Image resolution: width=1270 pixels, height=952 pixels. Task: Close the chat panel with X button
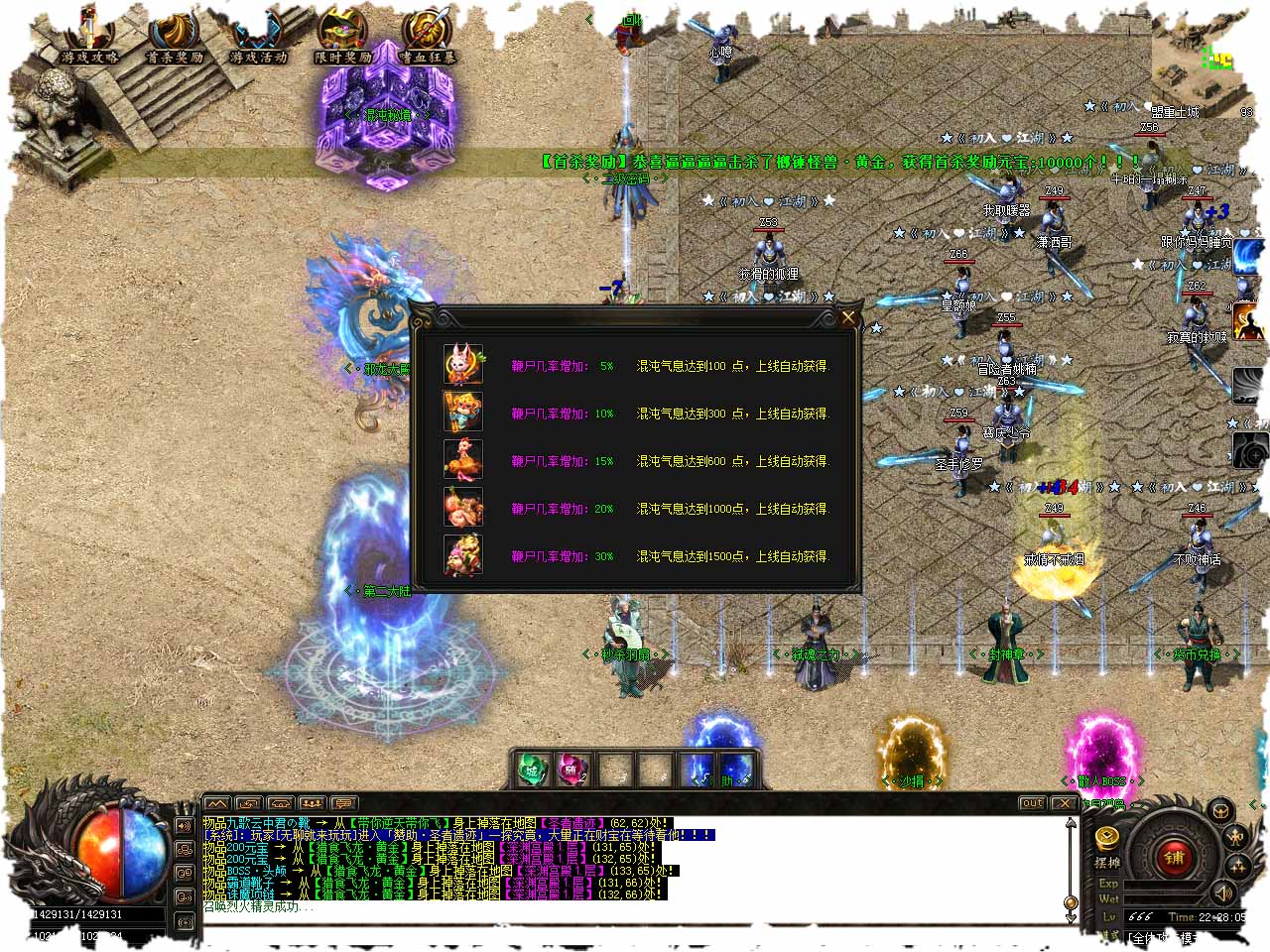pyautogui.click(x=1064, y=803)
